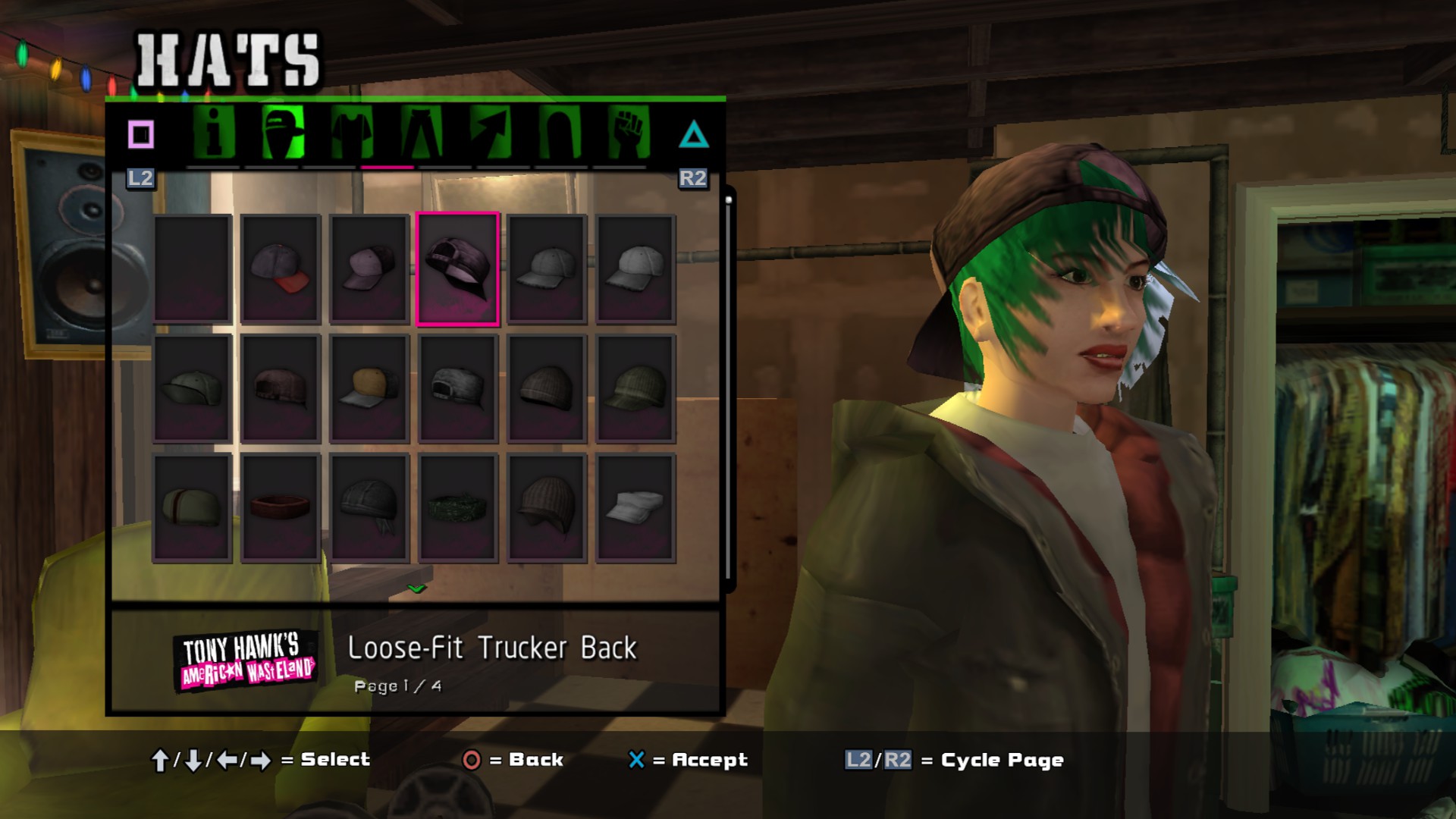Choose the empty no-hat slot
1456x819 pixels.
coord(192,268)
